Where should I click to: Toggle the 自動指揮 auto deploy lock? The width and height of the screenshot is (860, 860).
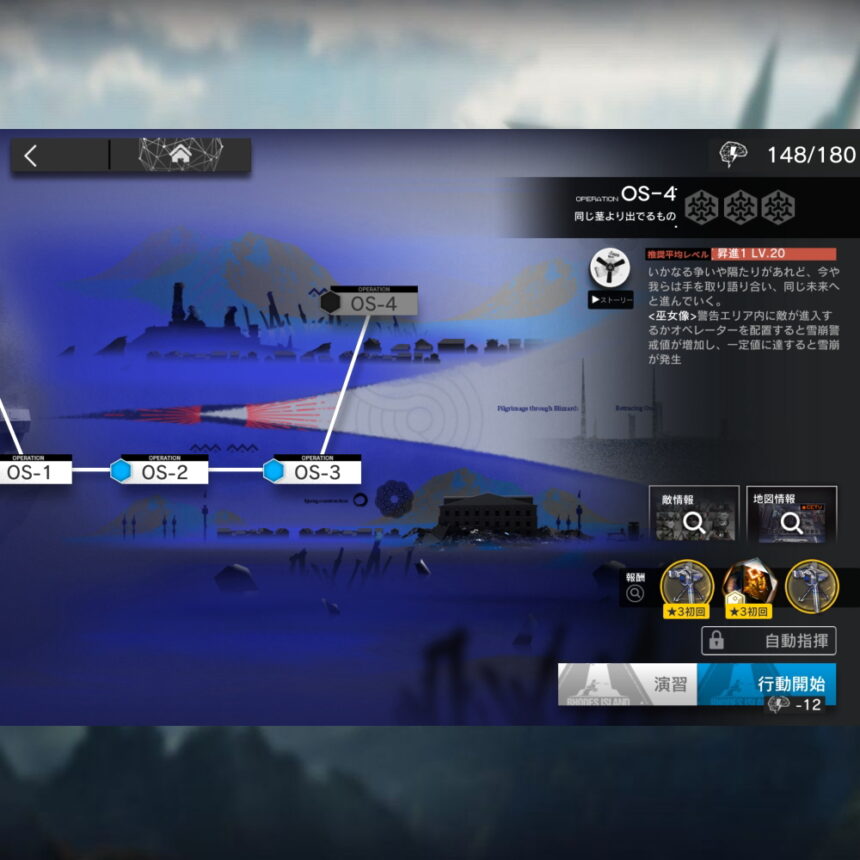click(768, 641)
